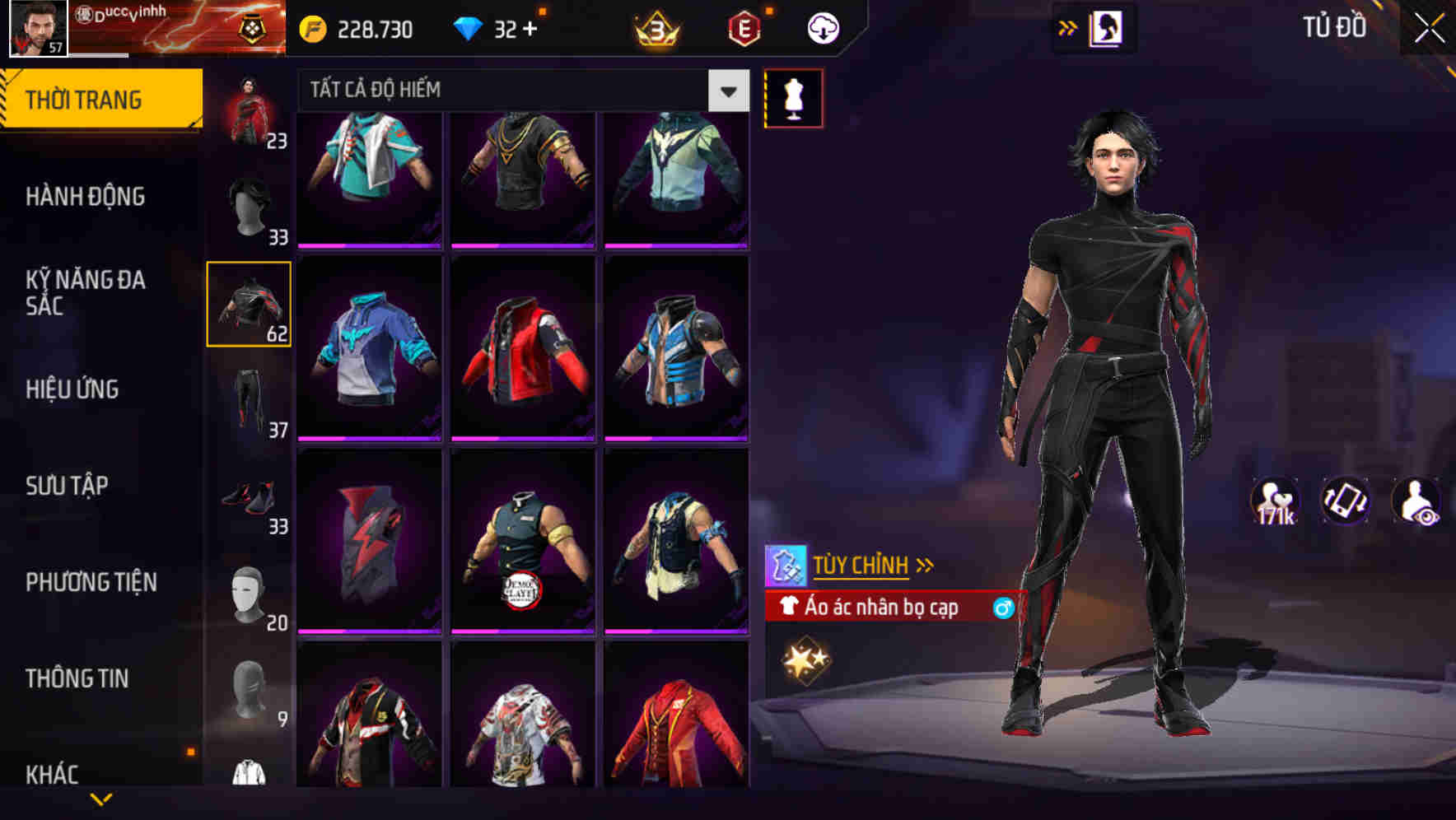Click the TÙY CHỈNH customize link
Screen dimensions: 1456x820
(863, 565)
